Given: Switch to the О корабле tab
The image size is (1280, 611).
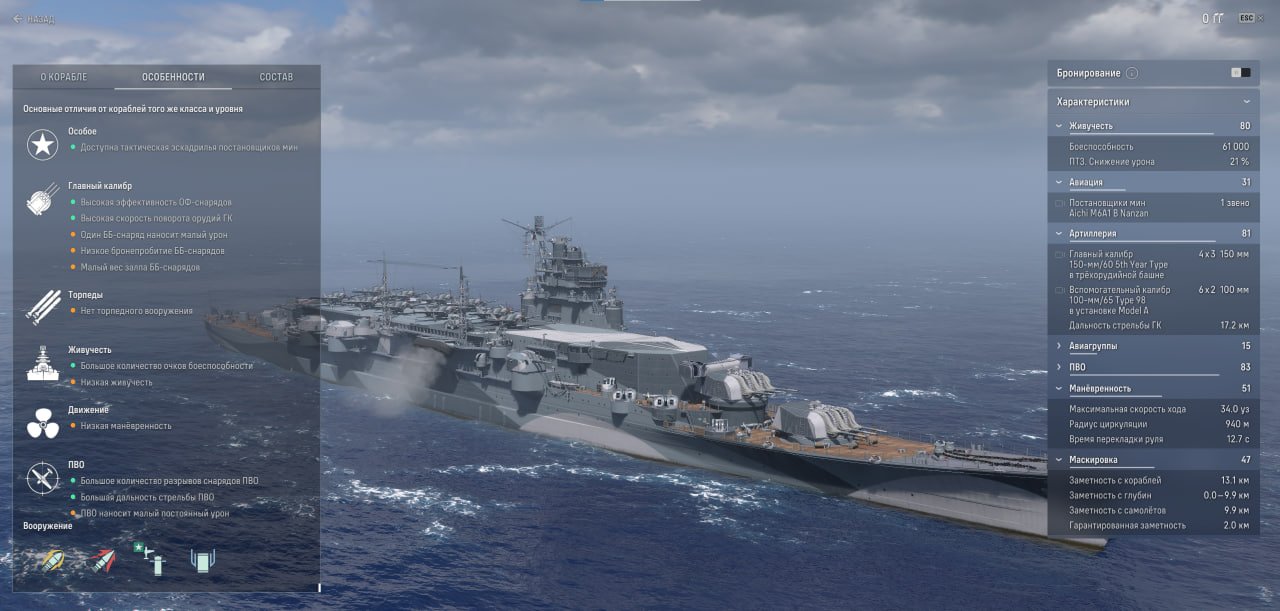Looking at the screenshot, I should pyautogui.click(x=64, y=77).
